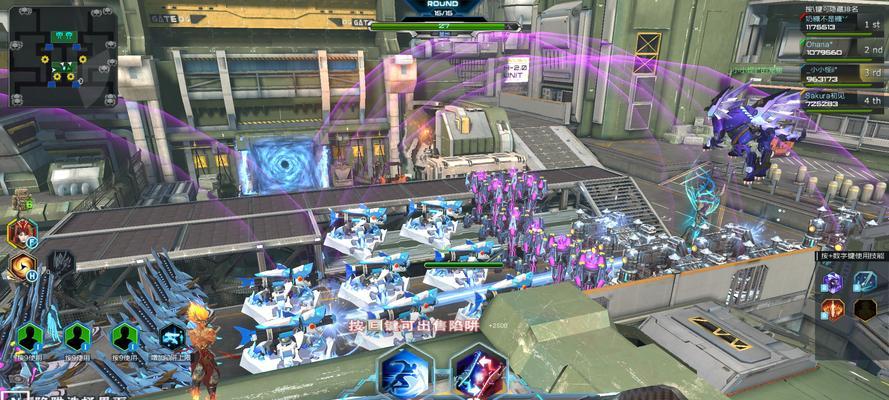Use the orange flame skill icon
Screen dimensions: 889x400
click(832, 309)
